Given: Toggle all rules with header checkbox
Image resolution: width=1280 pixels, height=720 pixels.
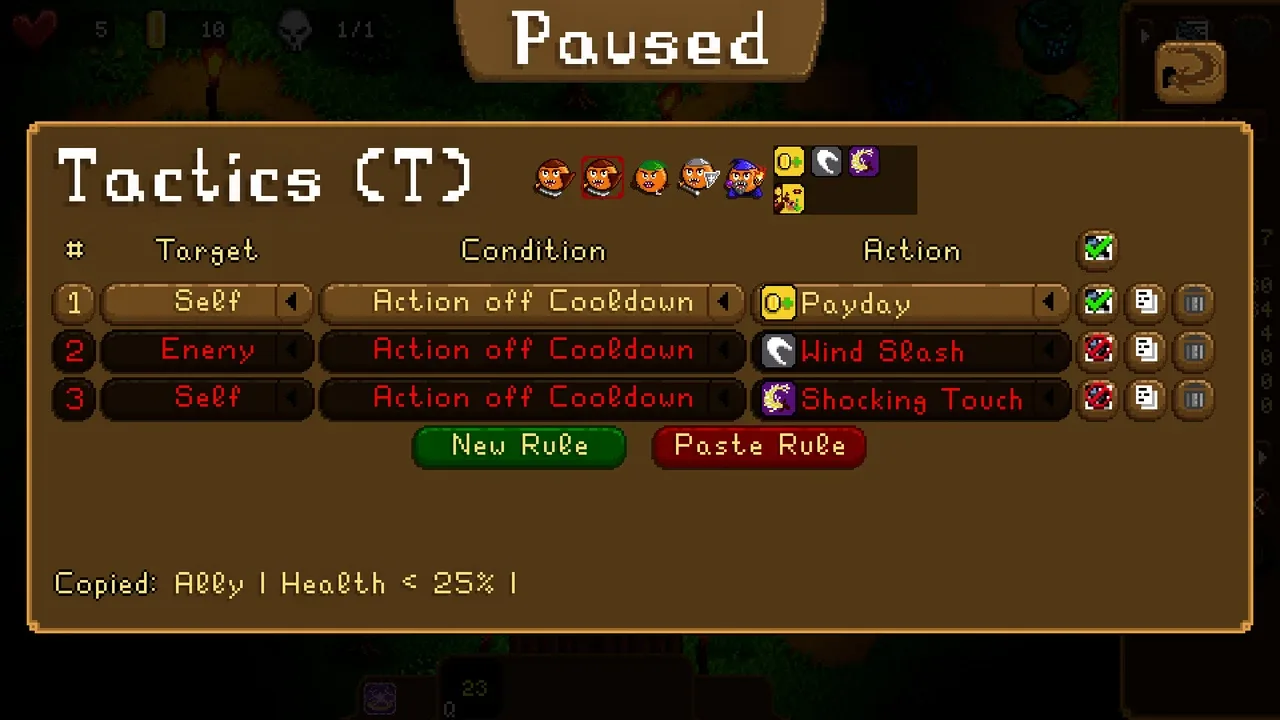Looking at the screenshot, I should (x=1098, y=249).
